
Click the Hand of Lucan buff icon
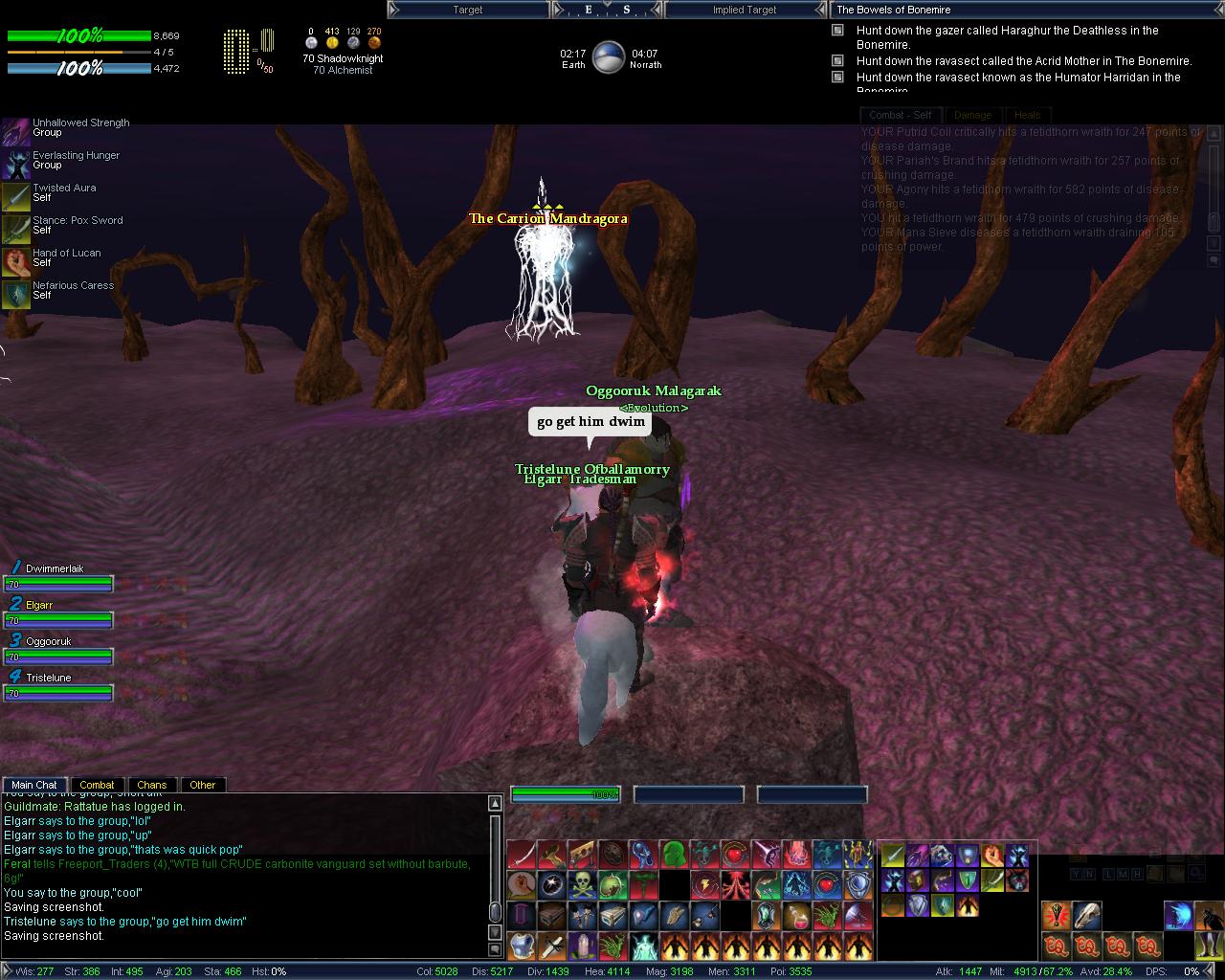pos(16,260)
